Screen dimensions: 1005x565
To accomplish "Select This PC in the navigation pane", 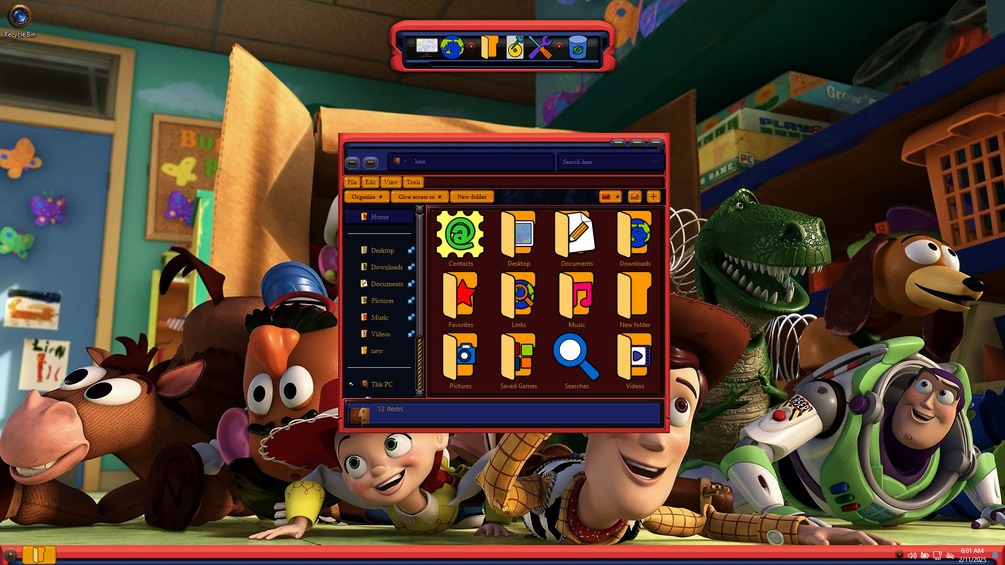I will (x=381, y=384).
